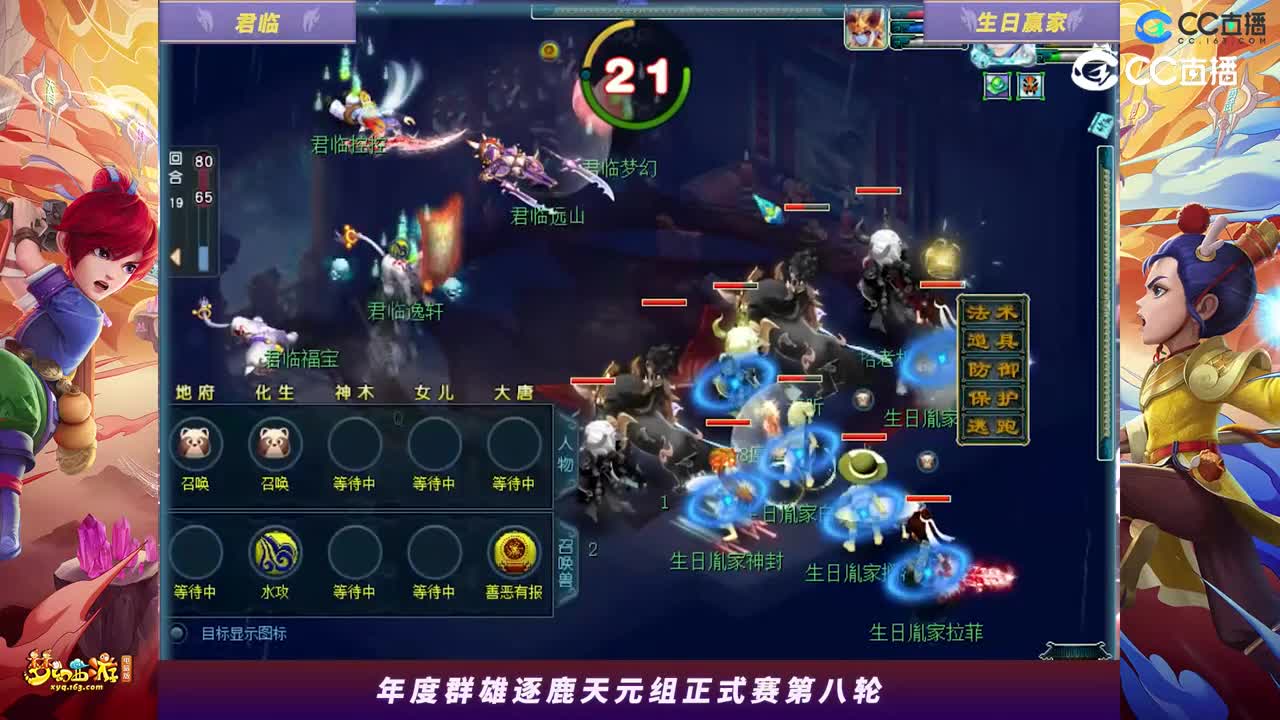The height and width of the screenshot is (720, 1280).
Task: Click the green hat item icon near the avatar
Action: pyautogui.click(x=997, y=85)
